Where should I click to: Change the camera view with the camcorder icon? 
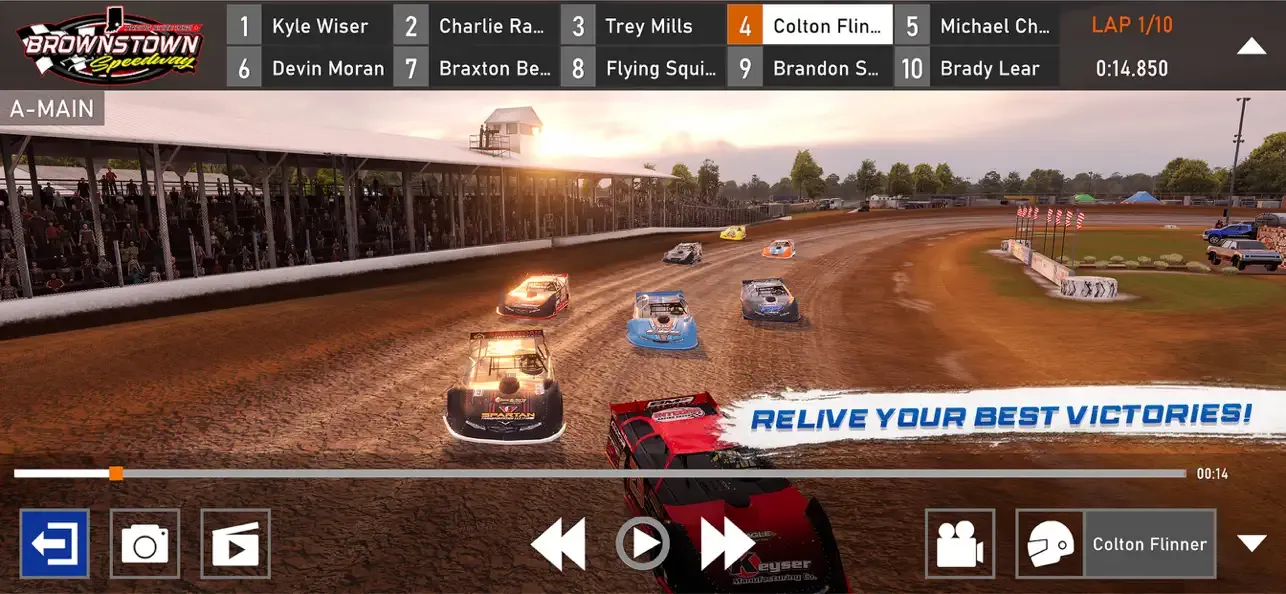pos(960,544)
